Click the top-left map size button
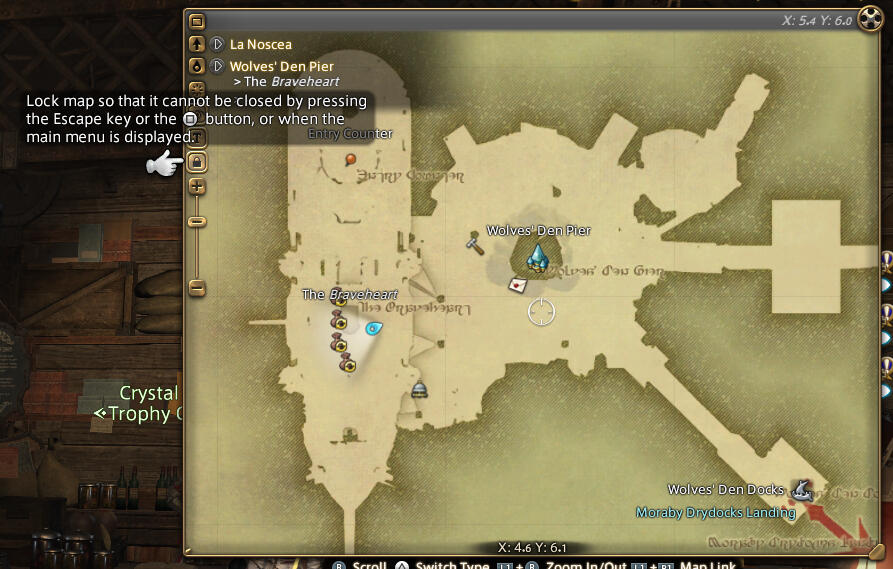The height and width of the screenshot is (569, 893). (x=197, y=21)
